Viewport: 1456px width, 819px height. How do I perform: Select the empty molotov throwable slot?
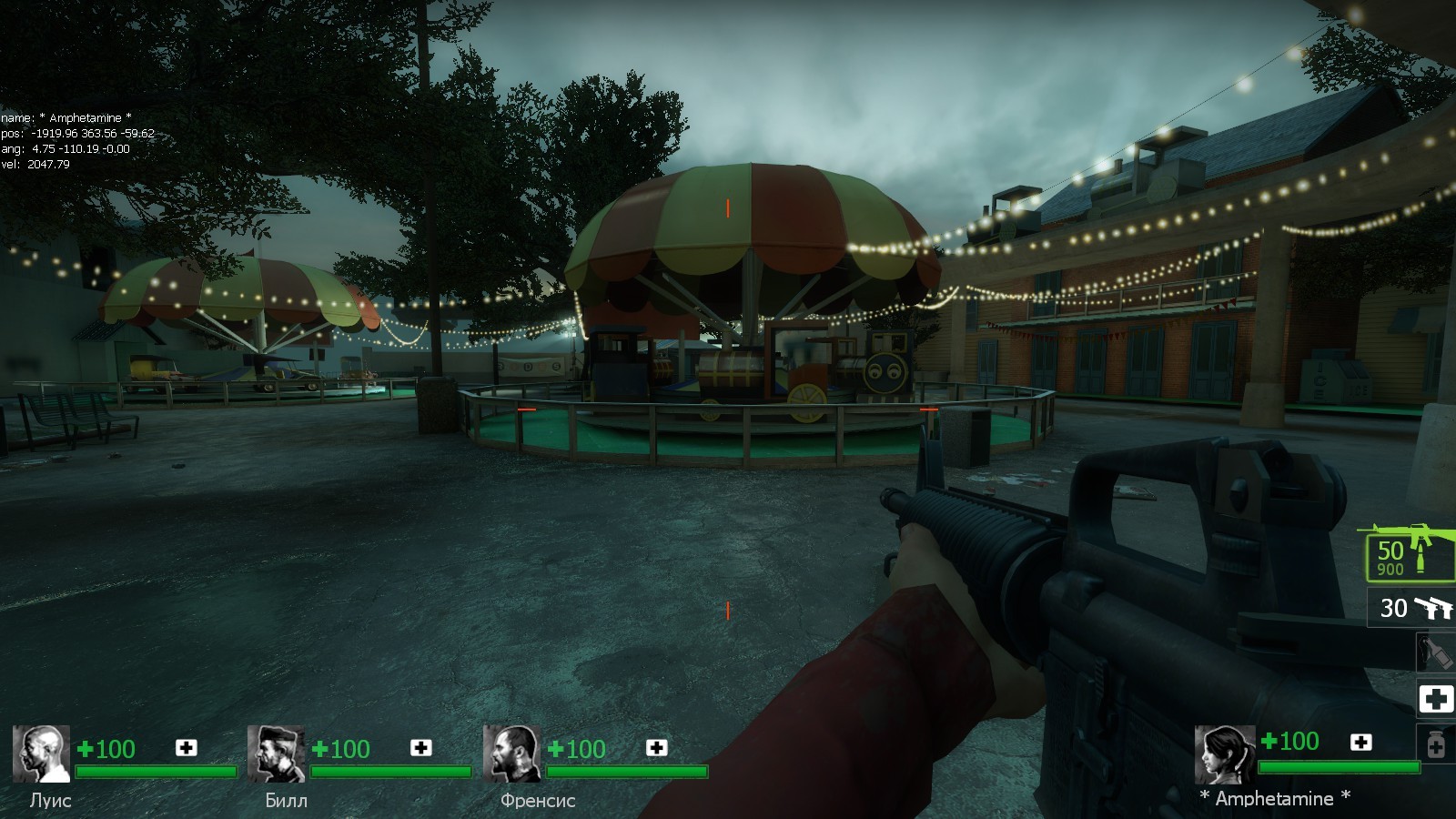click(x=1435, y=652)
